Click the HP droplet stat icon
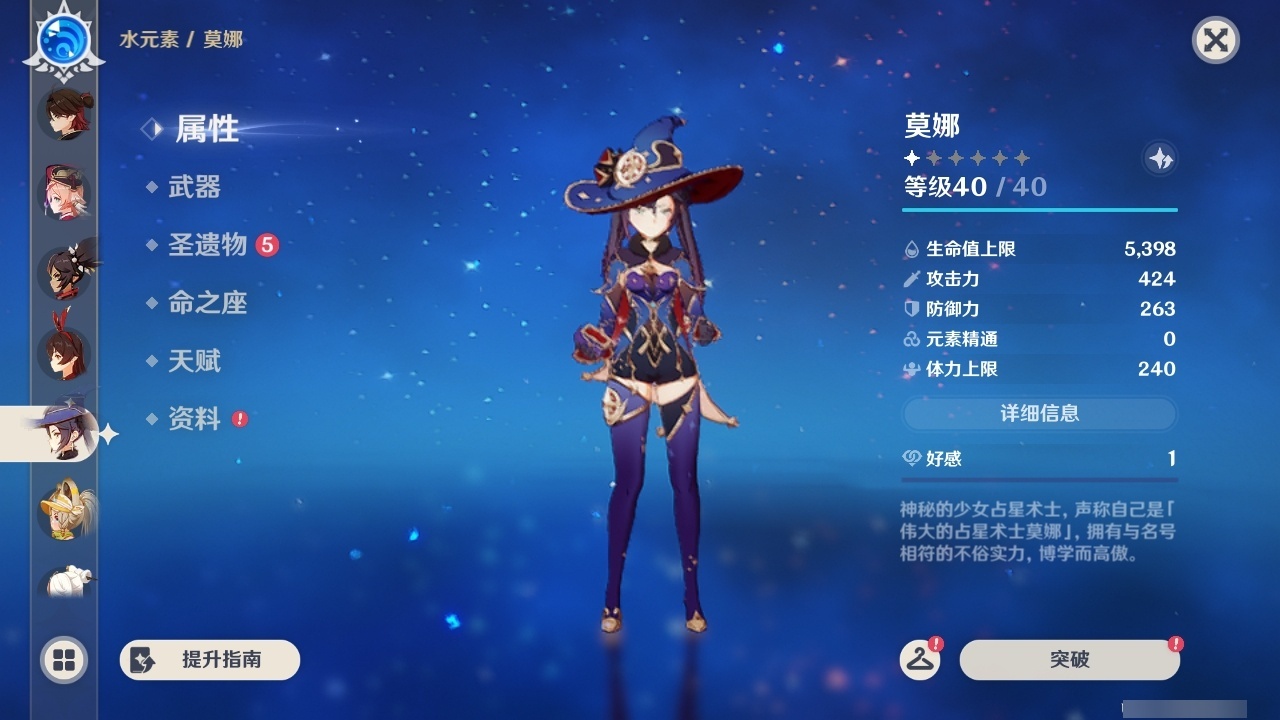 click(x=910, y=249)
